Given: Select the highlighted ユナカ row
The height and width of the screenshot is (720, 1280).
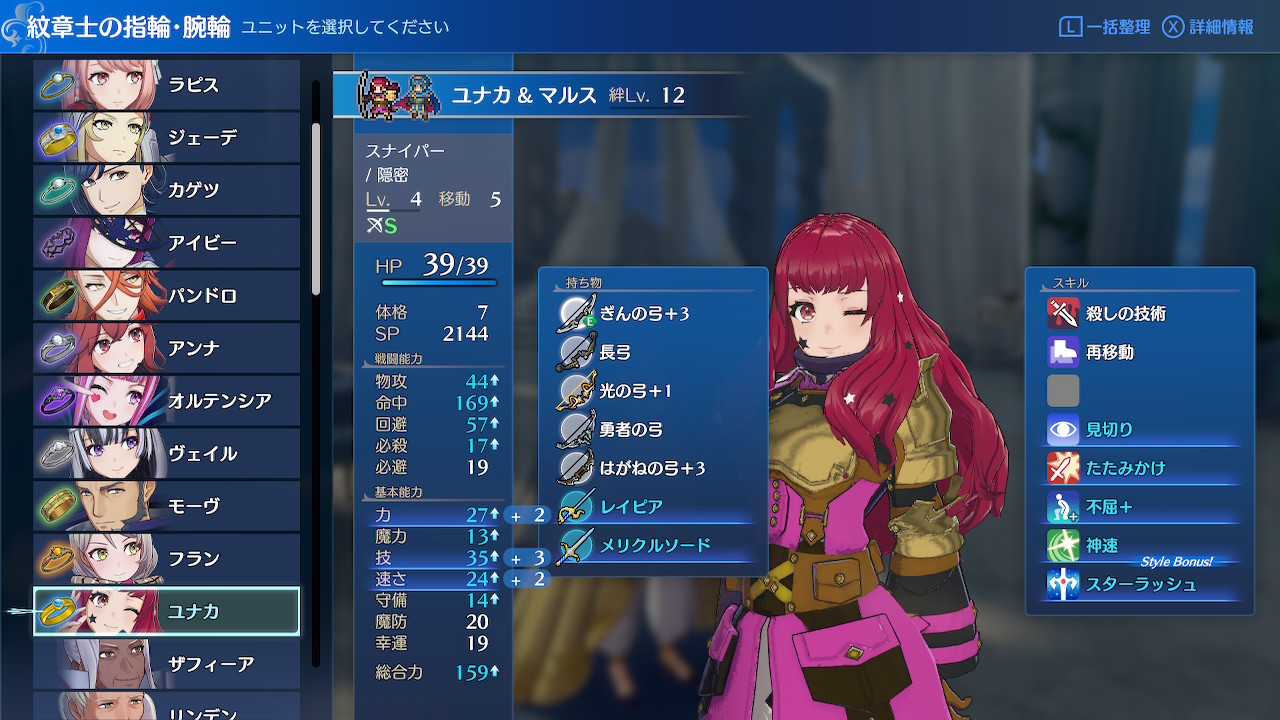Looking at the screenshot, I should tap(166, 611).
